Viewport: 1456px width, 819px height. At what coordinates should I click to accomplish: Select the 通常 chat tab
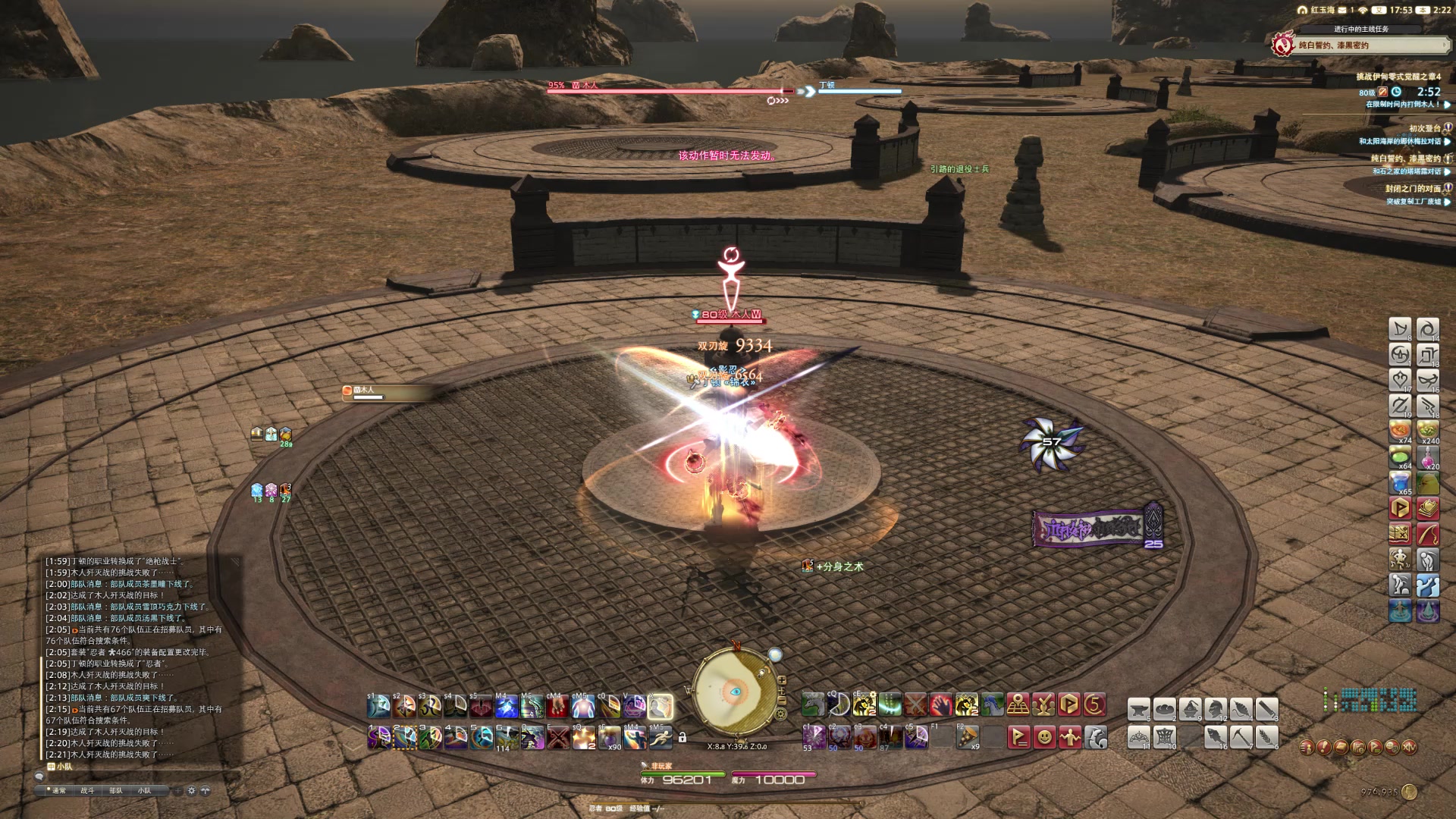(x=58, y=790)
